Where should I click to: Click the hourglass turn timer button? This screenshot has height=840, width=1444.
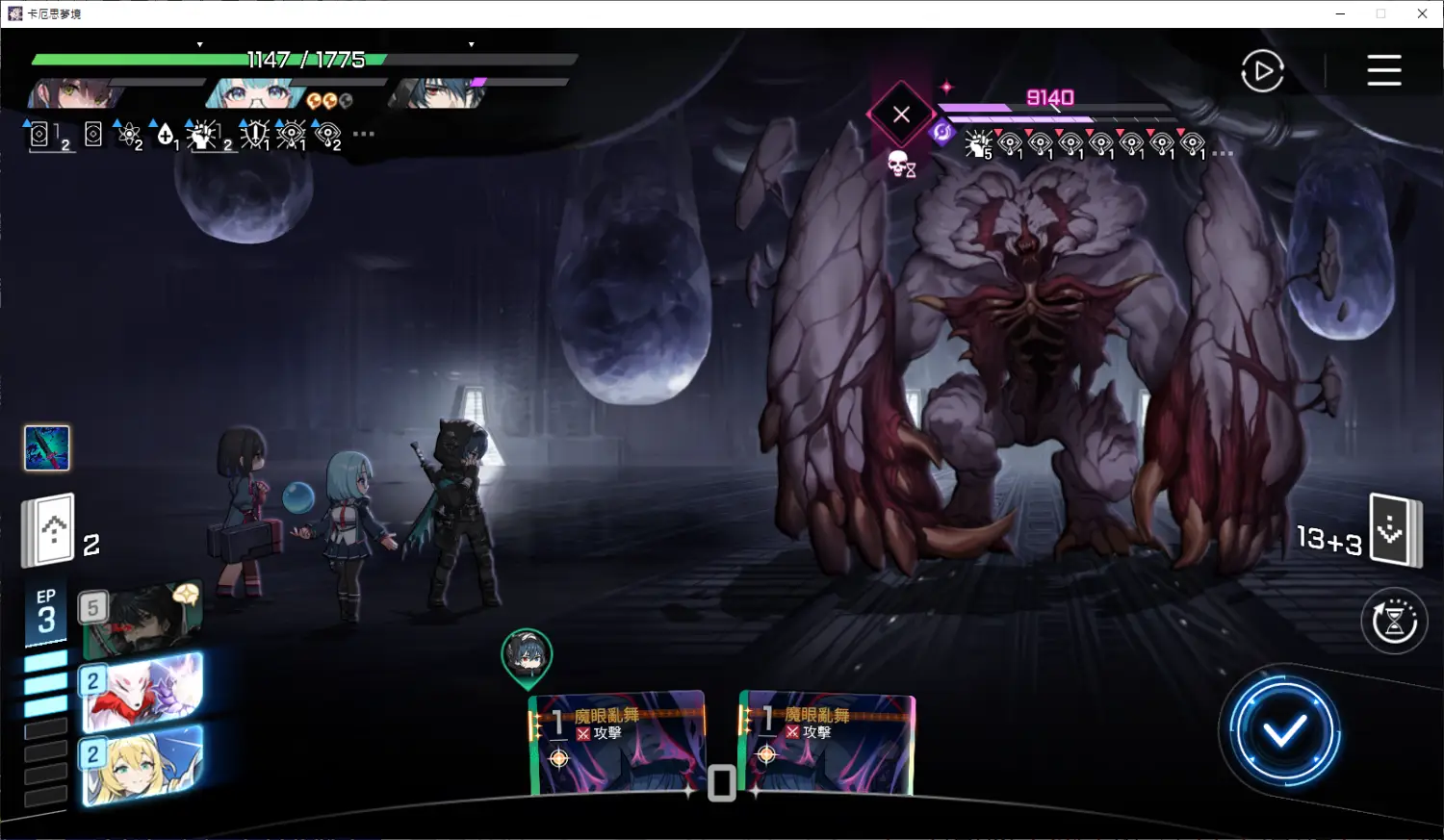point(1394,622)
